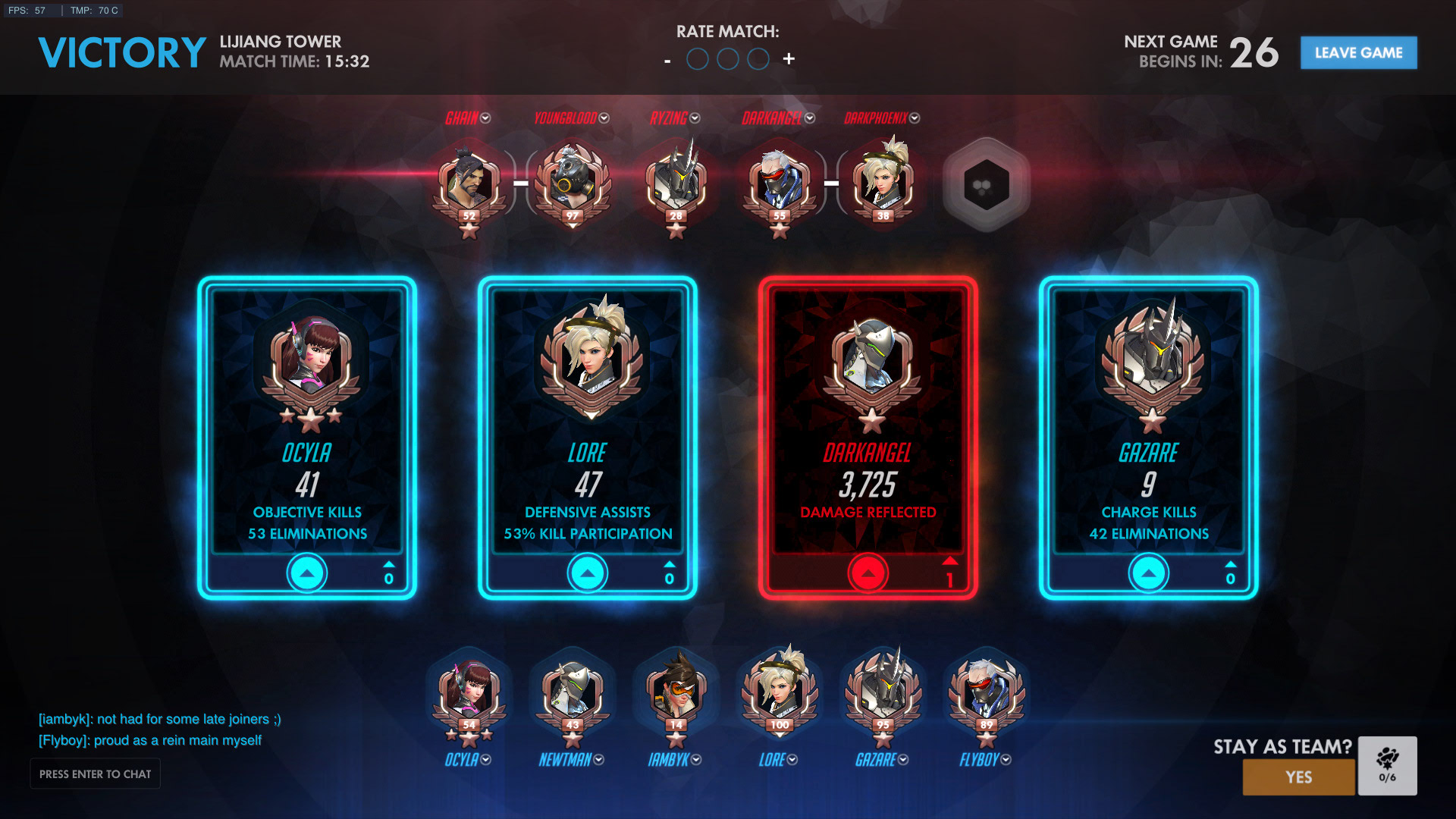The image size is (1456, 819).
Task: Open dropdown for enemy player Darkphoenix
Action: click(915, 118)
